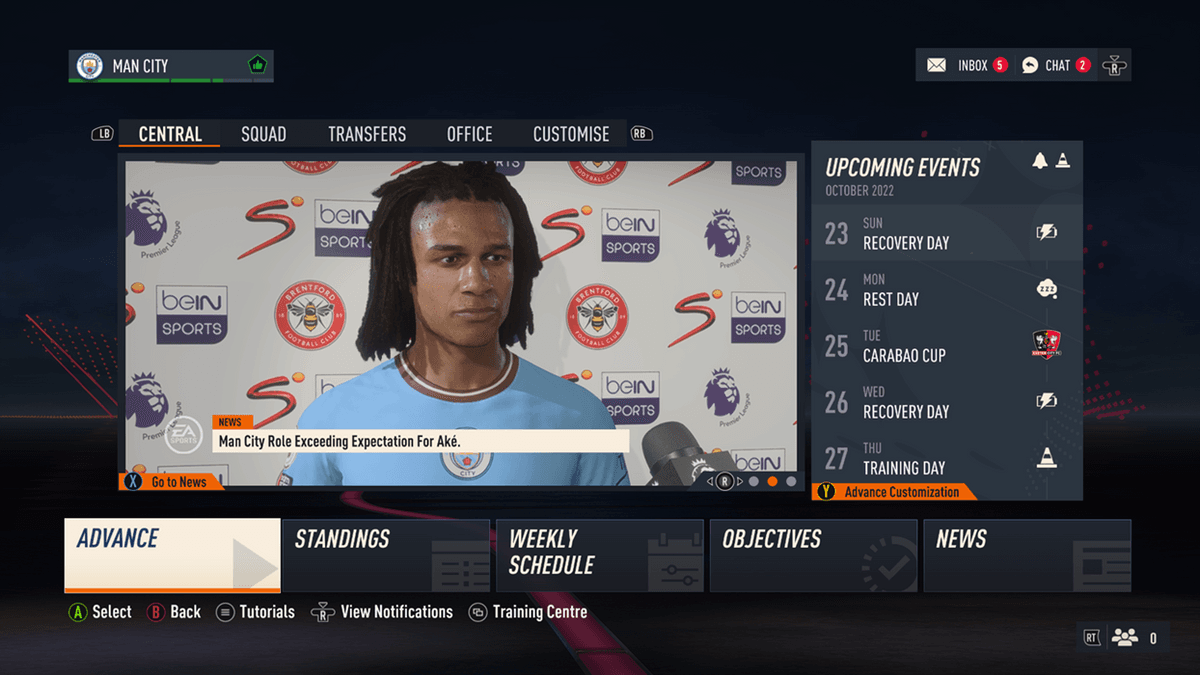The width and height of the screenshot is (1200, 675).
Task: Click the Man City club badge panel
Action: coord(170,66)
